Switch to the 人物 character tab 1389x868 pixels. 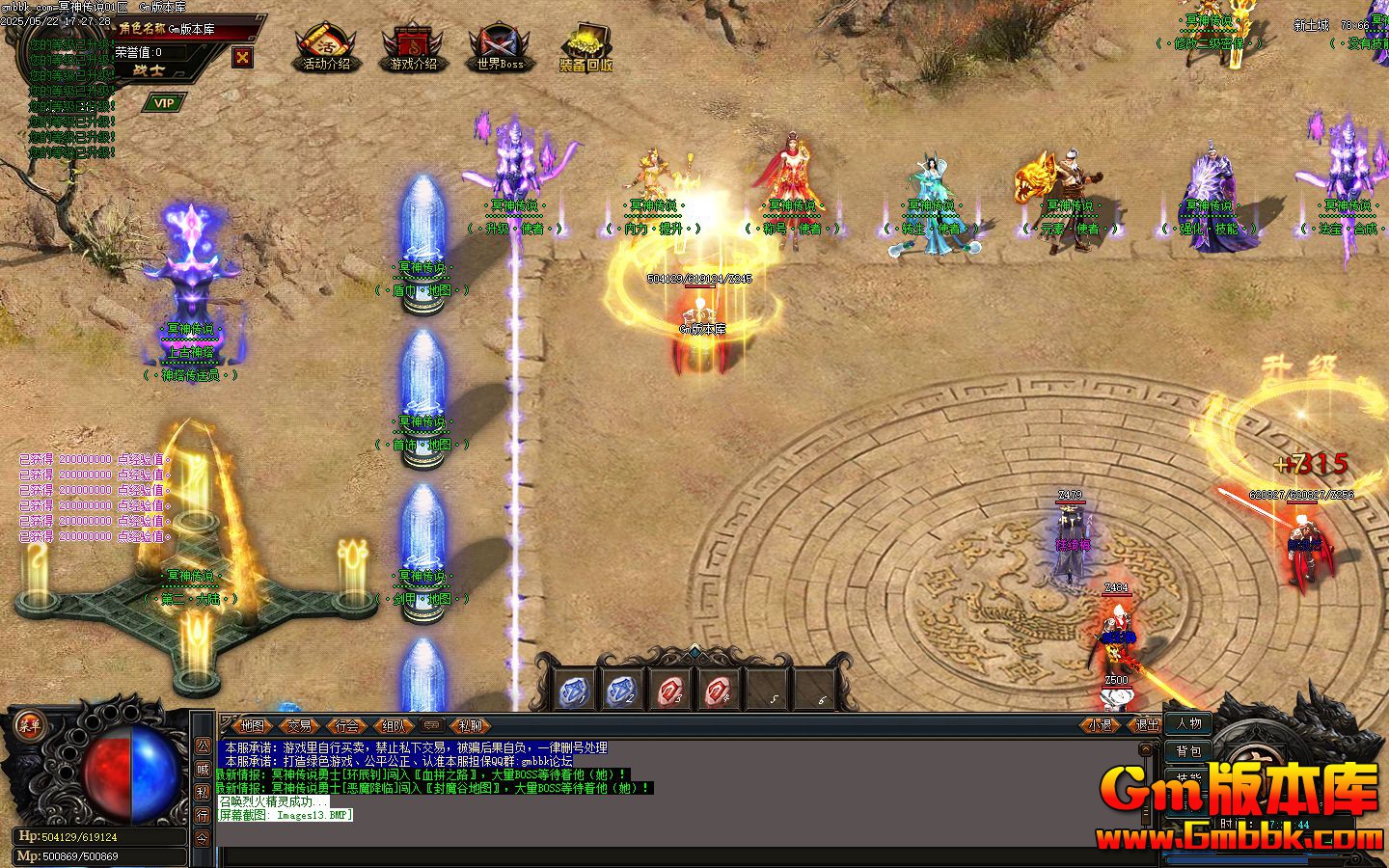tap(1188, 724)
